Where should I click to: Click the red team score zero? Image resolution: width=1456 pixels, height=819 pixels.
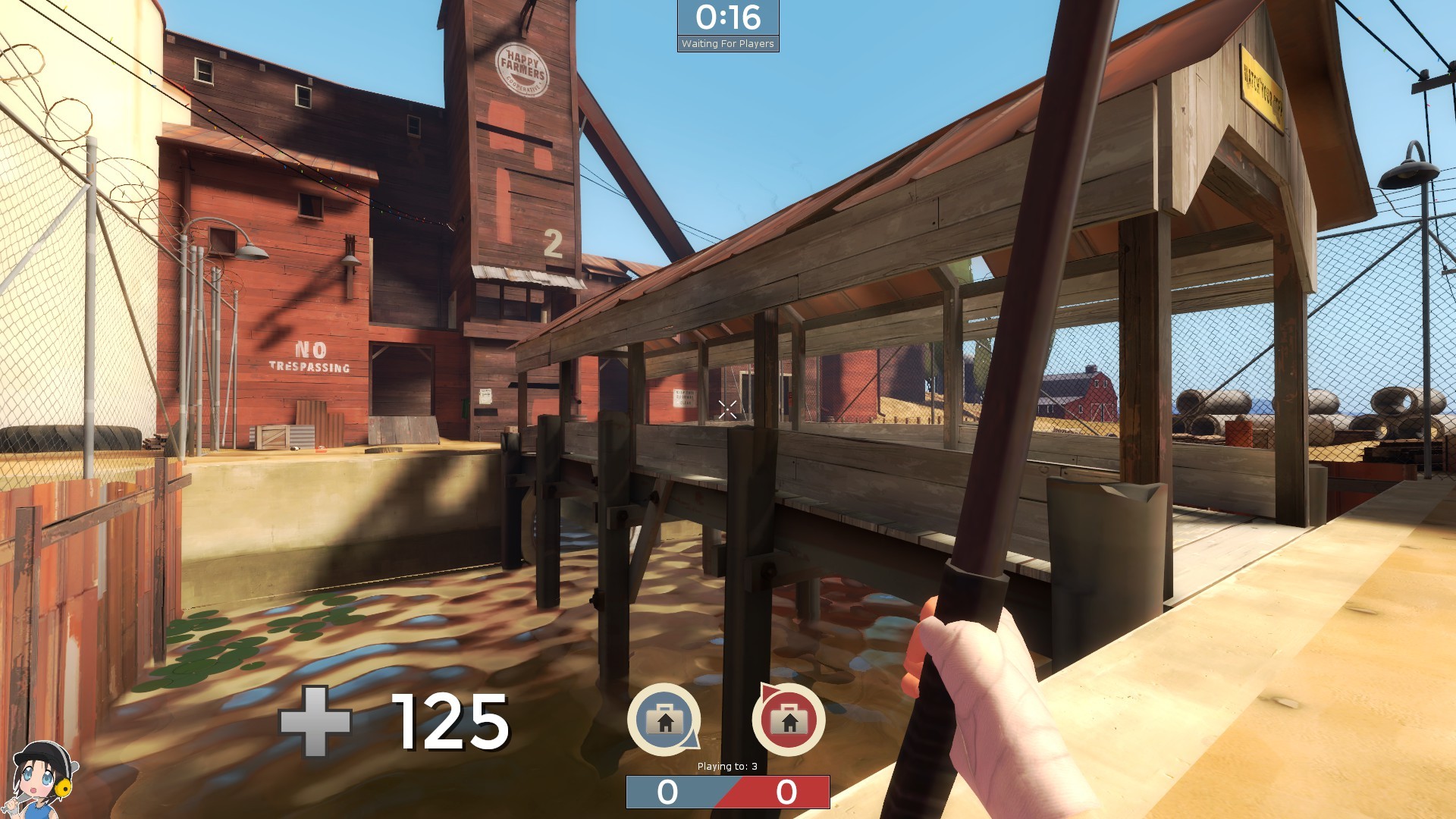(785, 792)
